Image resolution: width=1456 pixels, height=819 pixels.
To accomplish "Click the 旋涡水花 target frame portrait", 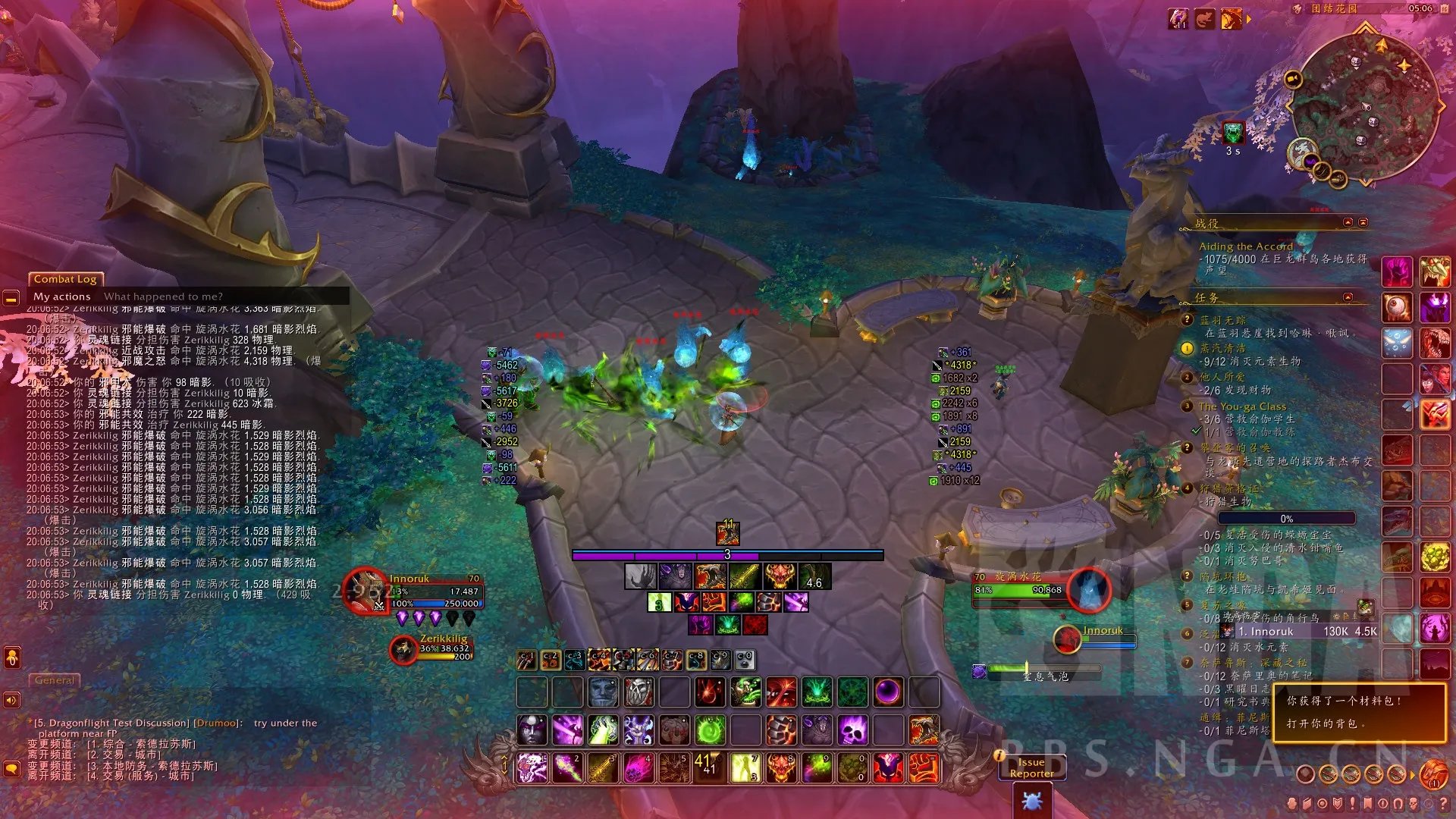I will (1089, 589).
